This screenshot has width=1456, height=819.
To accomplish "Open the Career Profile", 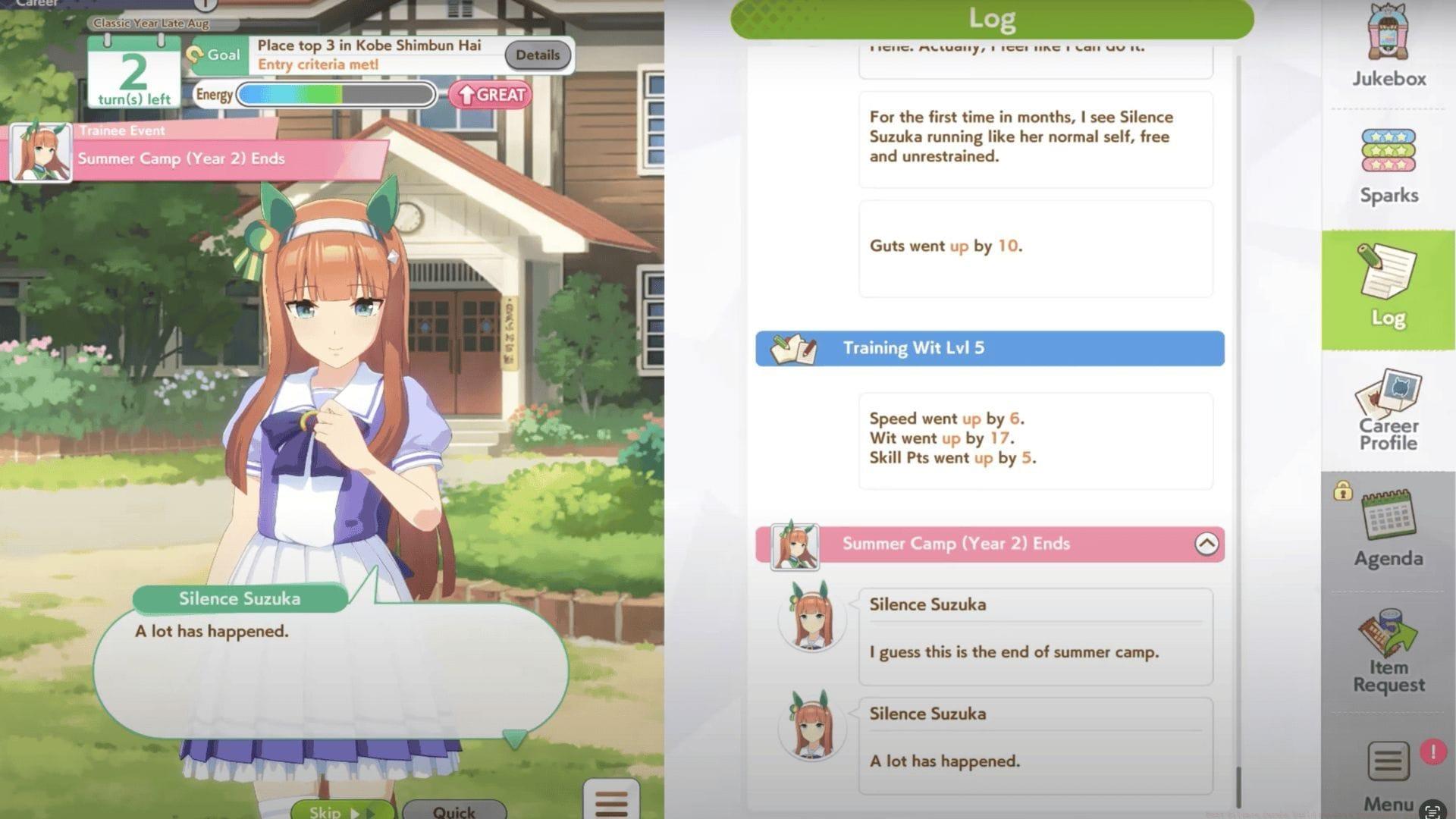I will click(x=1388, y=411).
